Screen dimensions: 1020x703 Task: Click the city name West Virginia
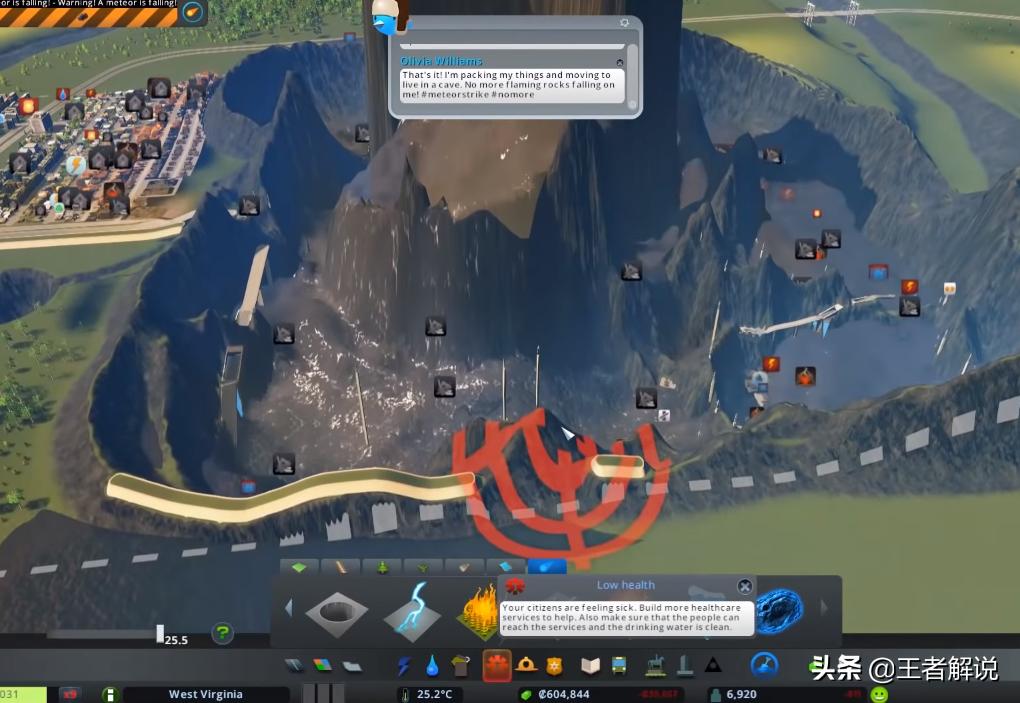(x=206, y=694)
